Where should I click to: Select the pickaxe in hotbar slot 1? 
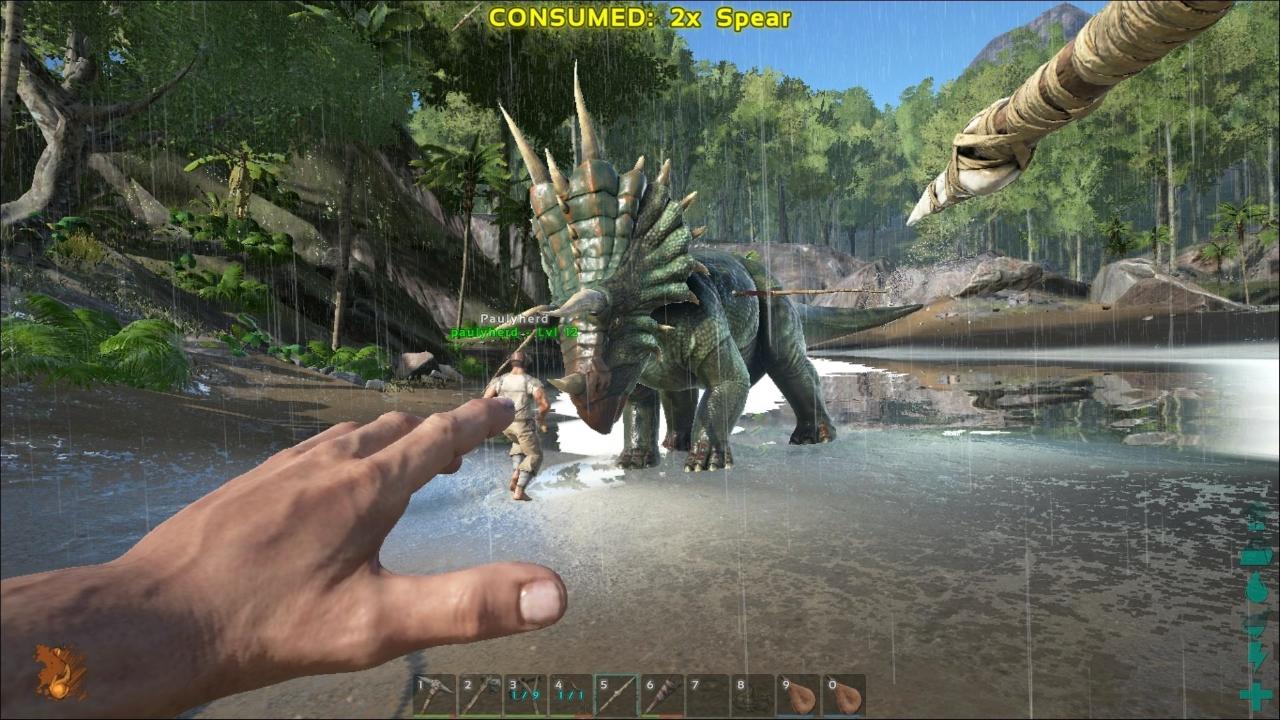pos(435,693)
